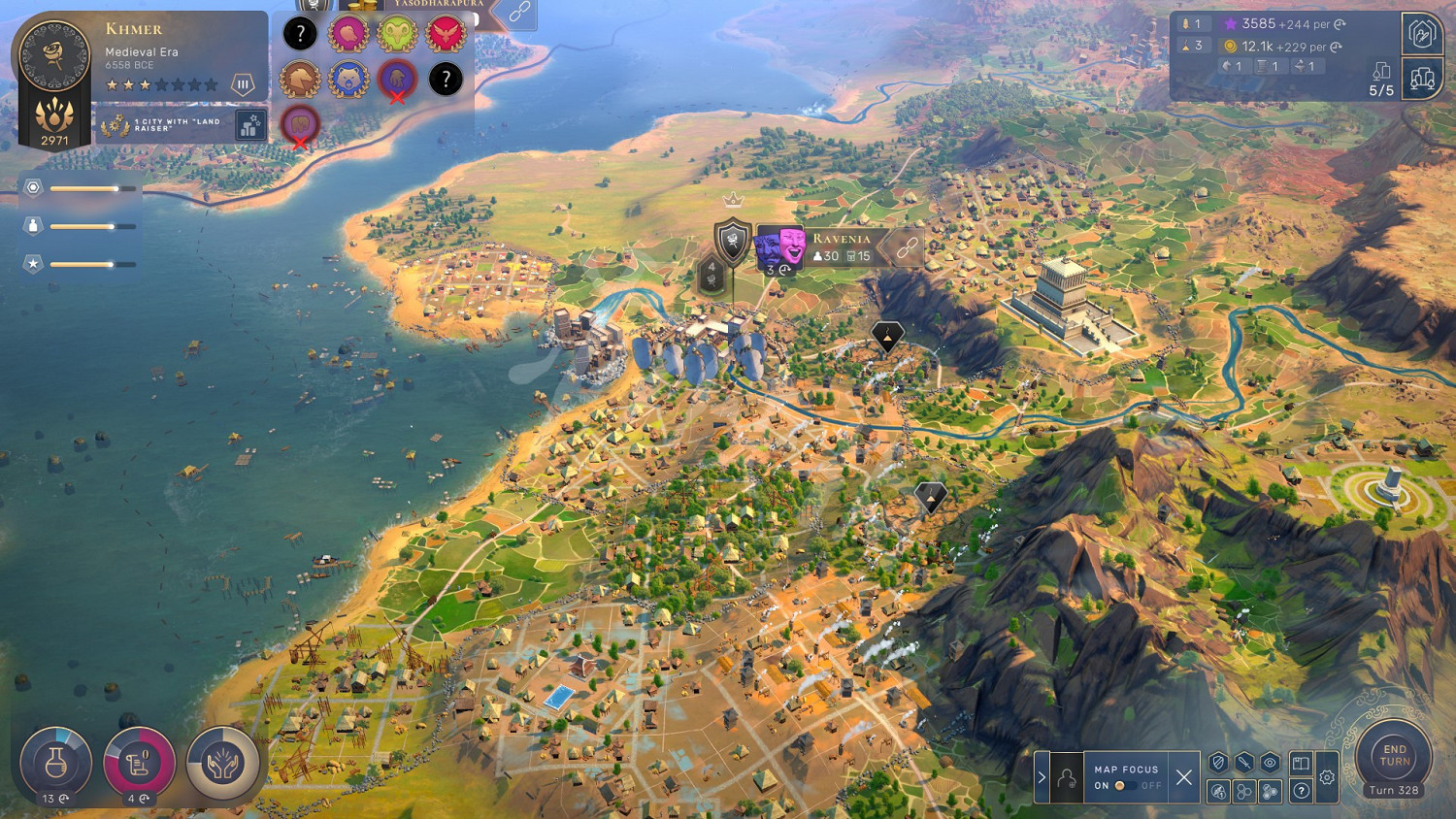
Task: Open the help question mark button
Action: click(x=1302, y=791)
